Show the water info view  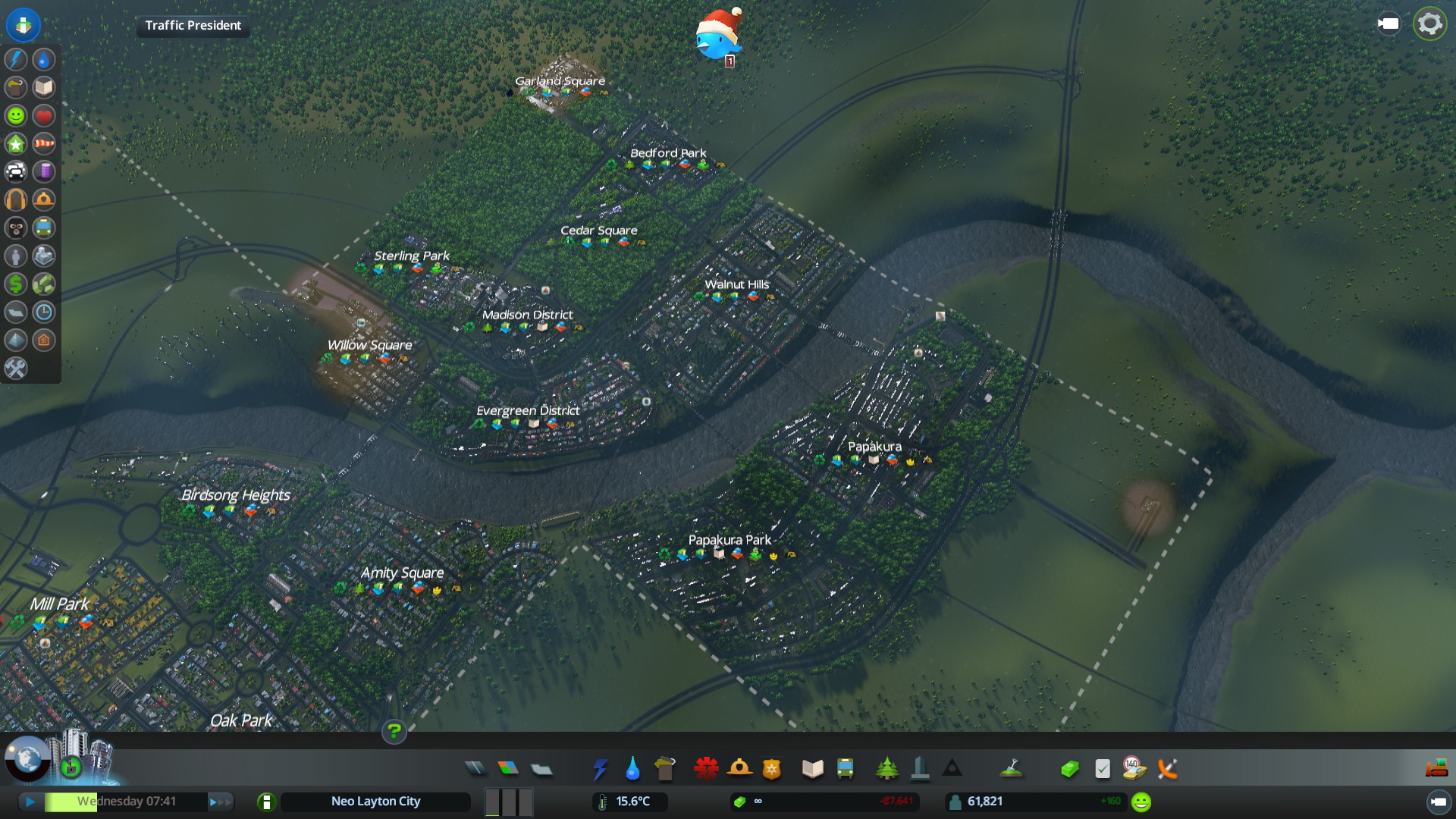pyautogui.click(x=44, y=59)
